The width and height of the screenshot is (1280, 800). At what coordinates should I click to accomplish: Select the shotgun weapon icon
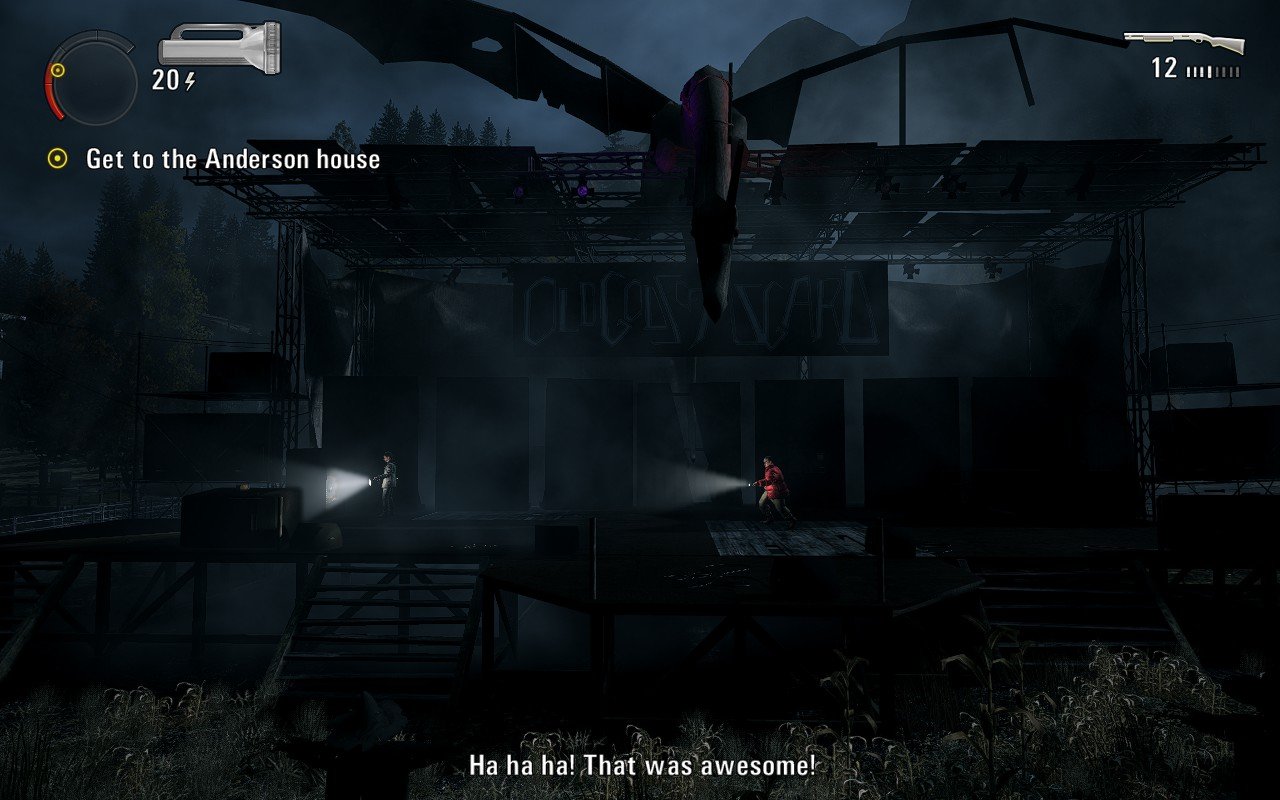coord(1184,43)
